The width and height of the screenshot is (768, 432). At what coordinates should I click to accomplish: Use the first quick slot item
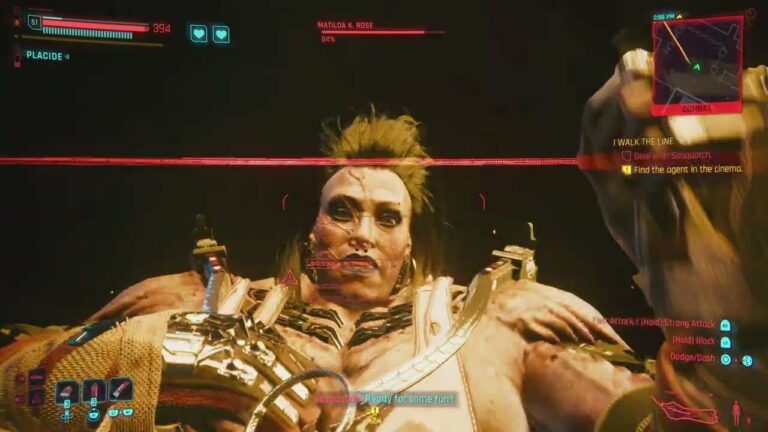point(68,390)
